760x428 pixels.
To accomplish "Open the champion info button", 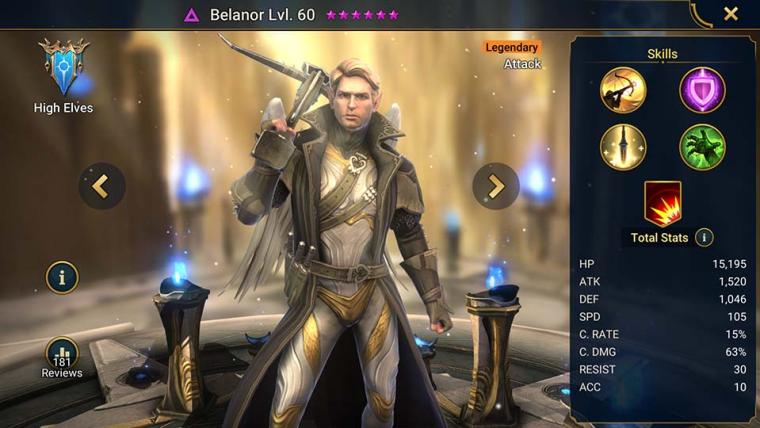I will 62,277.
